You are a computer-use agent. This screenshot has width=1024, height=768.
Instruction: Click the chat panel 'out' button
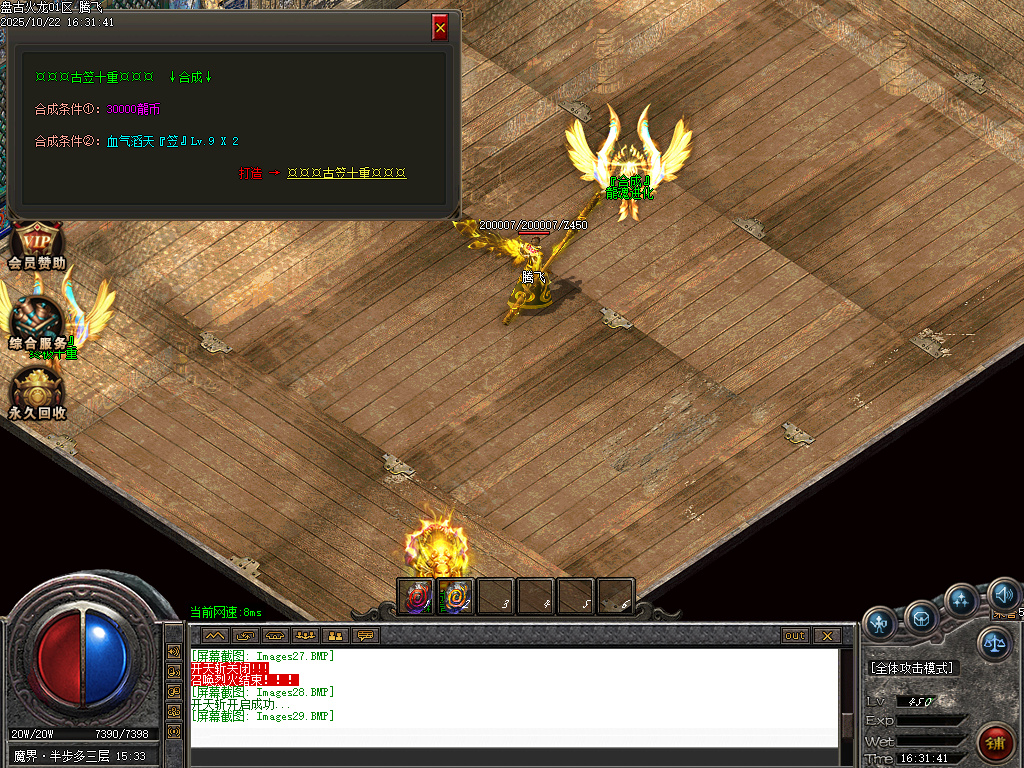[x=795, y=635]
